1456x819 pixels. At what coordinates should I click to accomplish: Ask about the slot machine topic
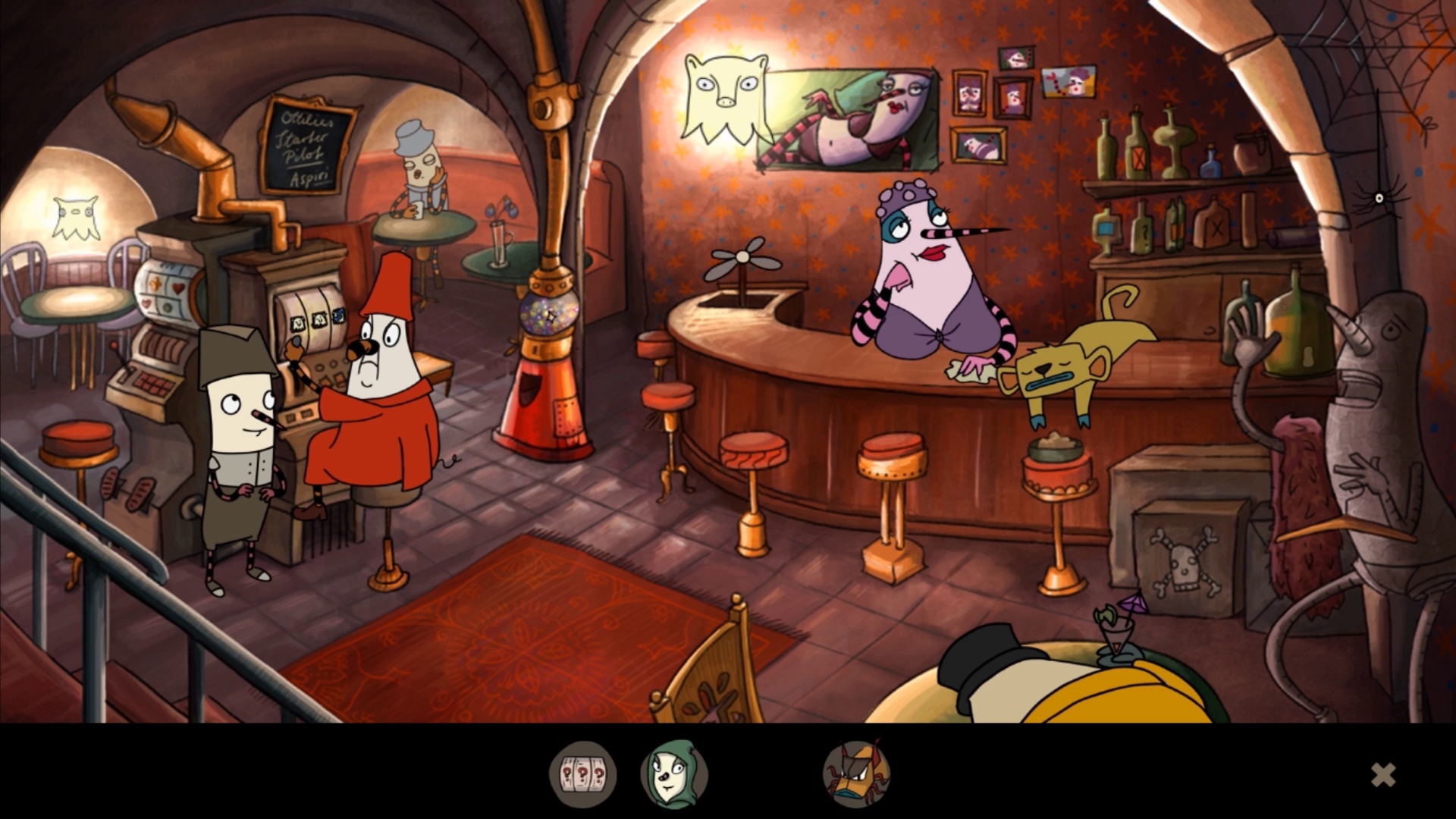tap(582, 774)
